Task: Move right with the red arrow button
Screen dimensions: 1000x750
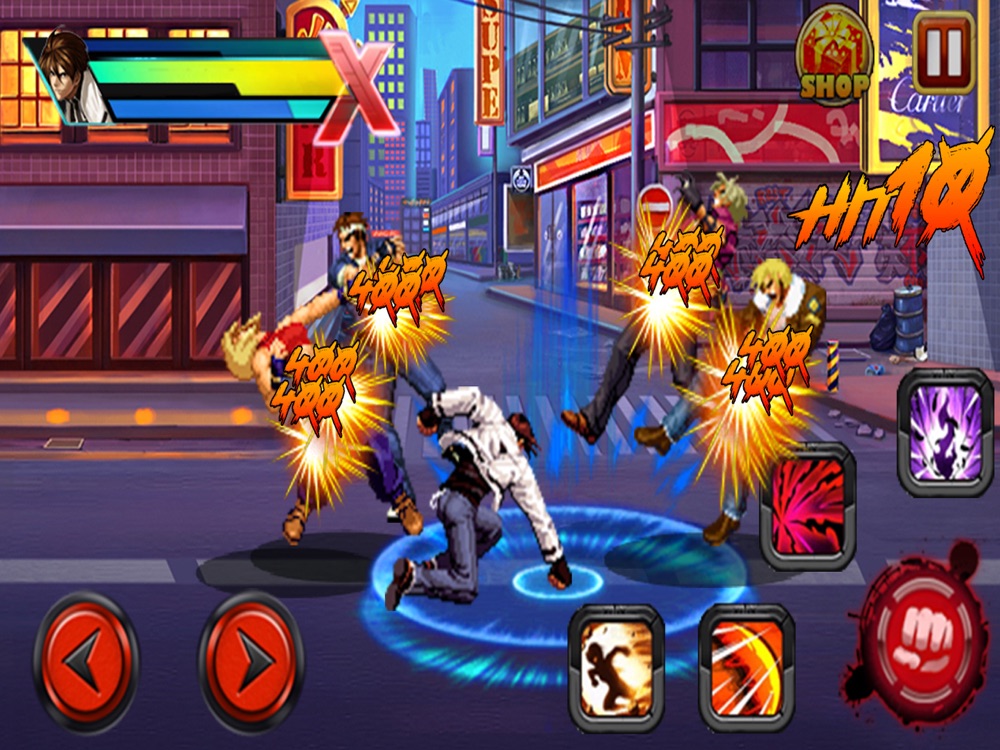Action: click(251, 660)
